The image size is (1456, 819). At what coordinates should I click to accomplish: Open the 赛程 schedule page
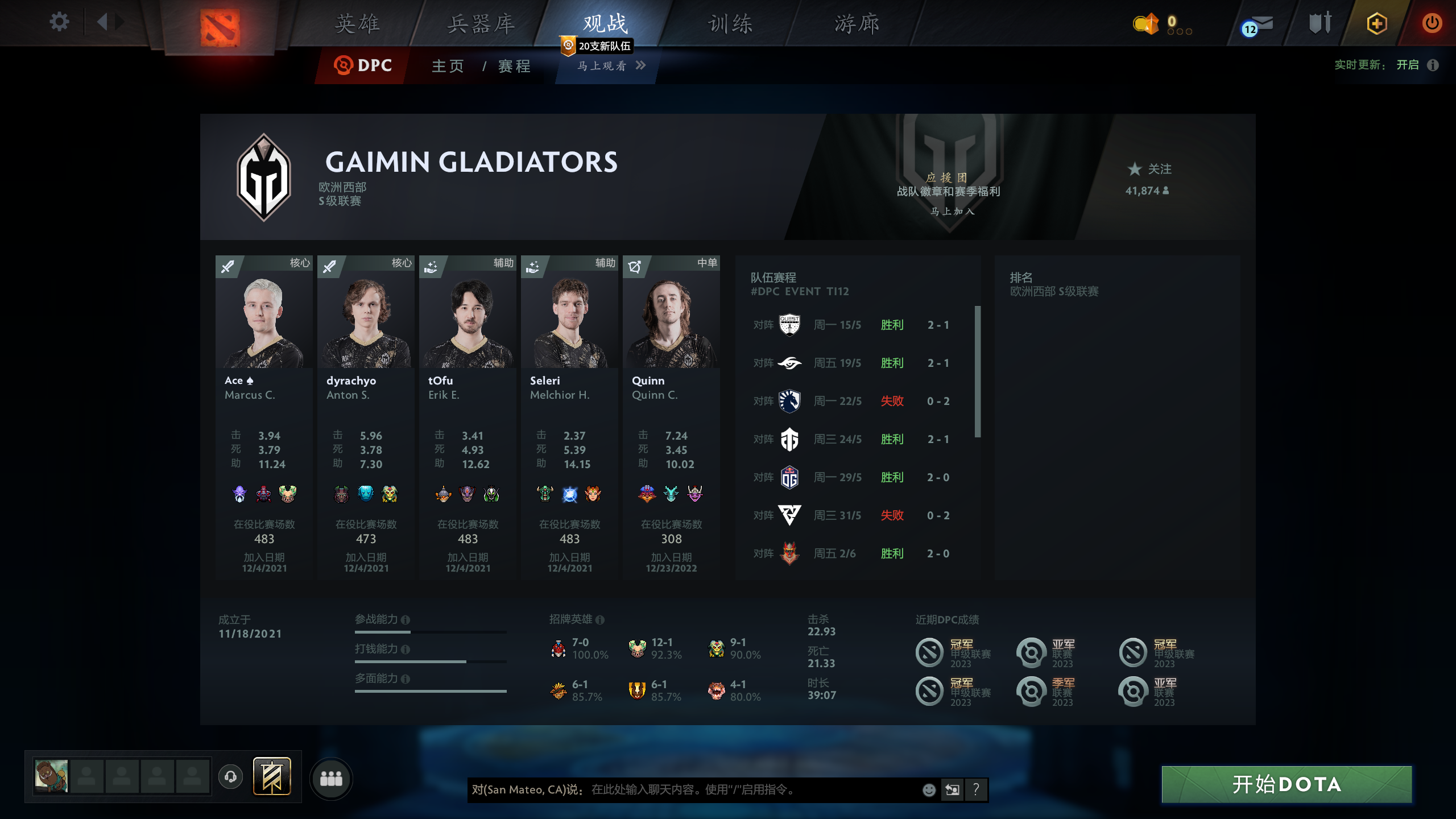tap(514, 66)
